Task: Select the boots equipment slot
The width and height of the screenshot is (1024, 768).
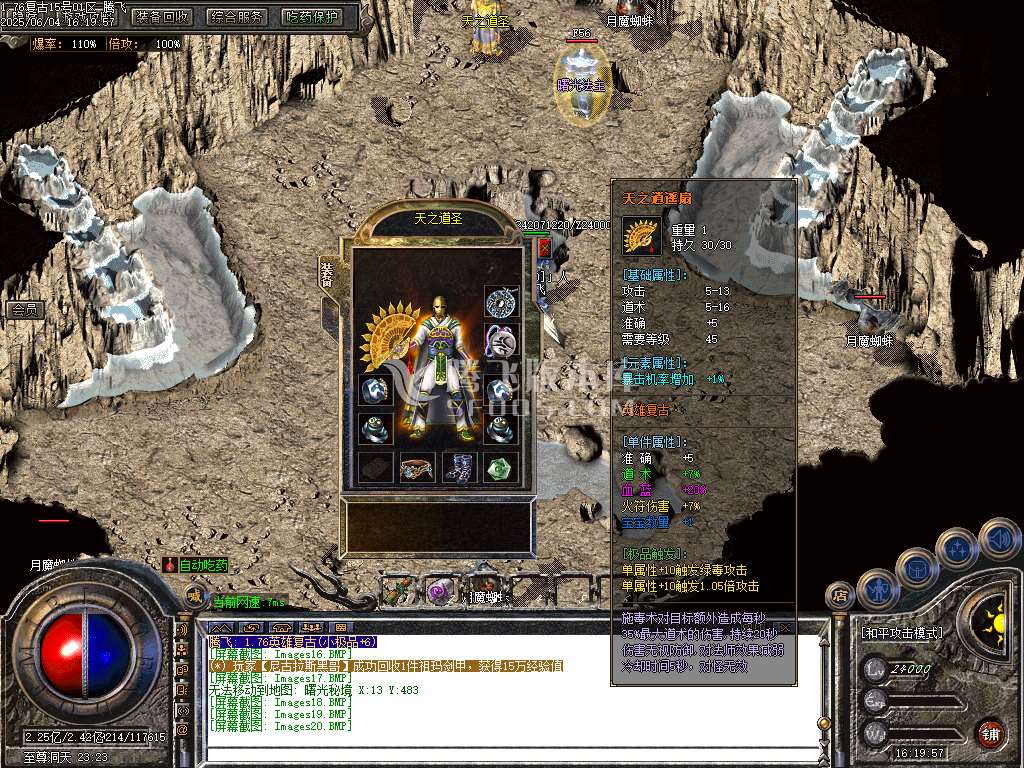Action: tap(459, 468)
